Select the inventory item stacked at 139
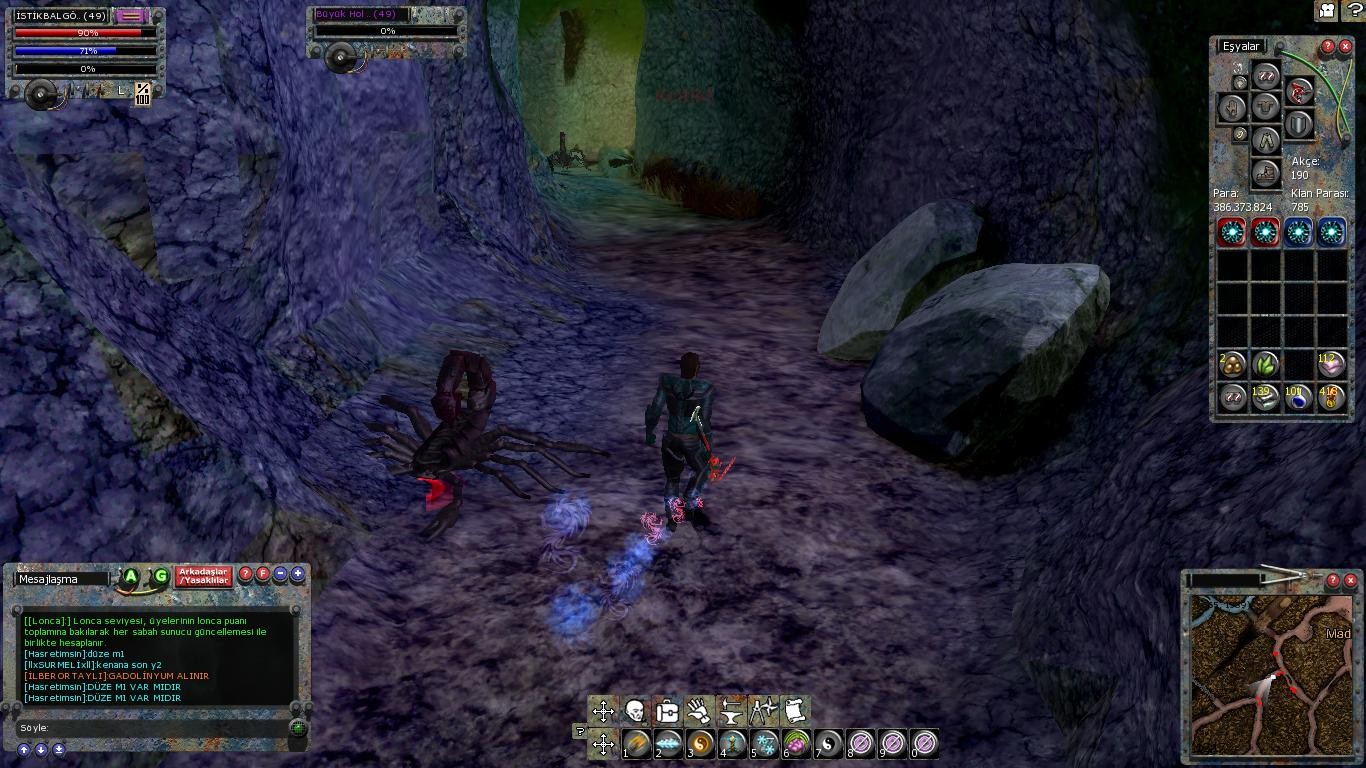This screenshot has width=1366, height=768. [x=1265, y=397]
